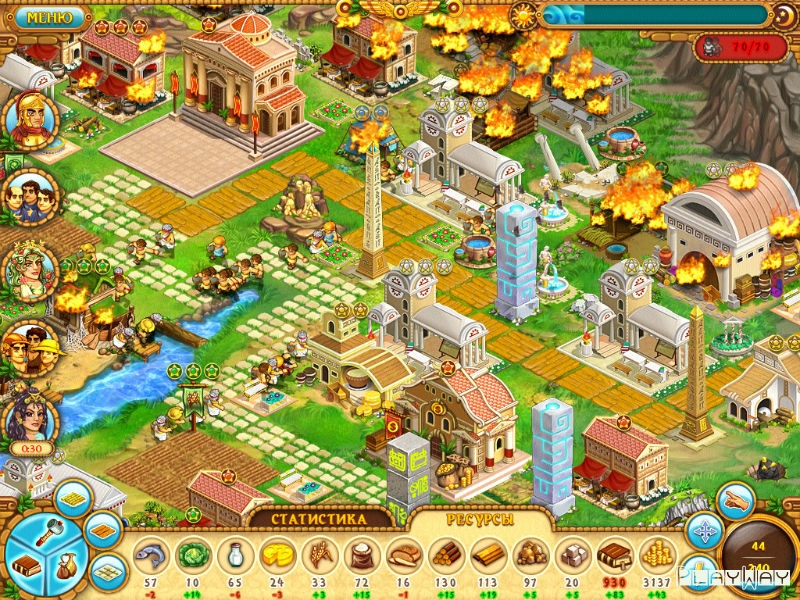Screen dimensions: 800x600
Task: Switch to the СТАТИСТИКА tab
Action: [x=319, y=520]
